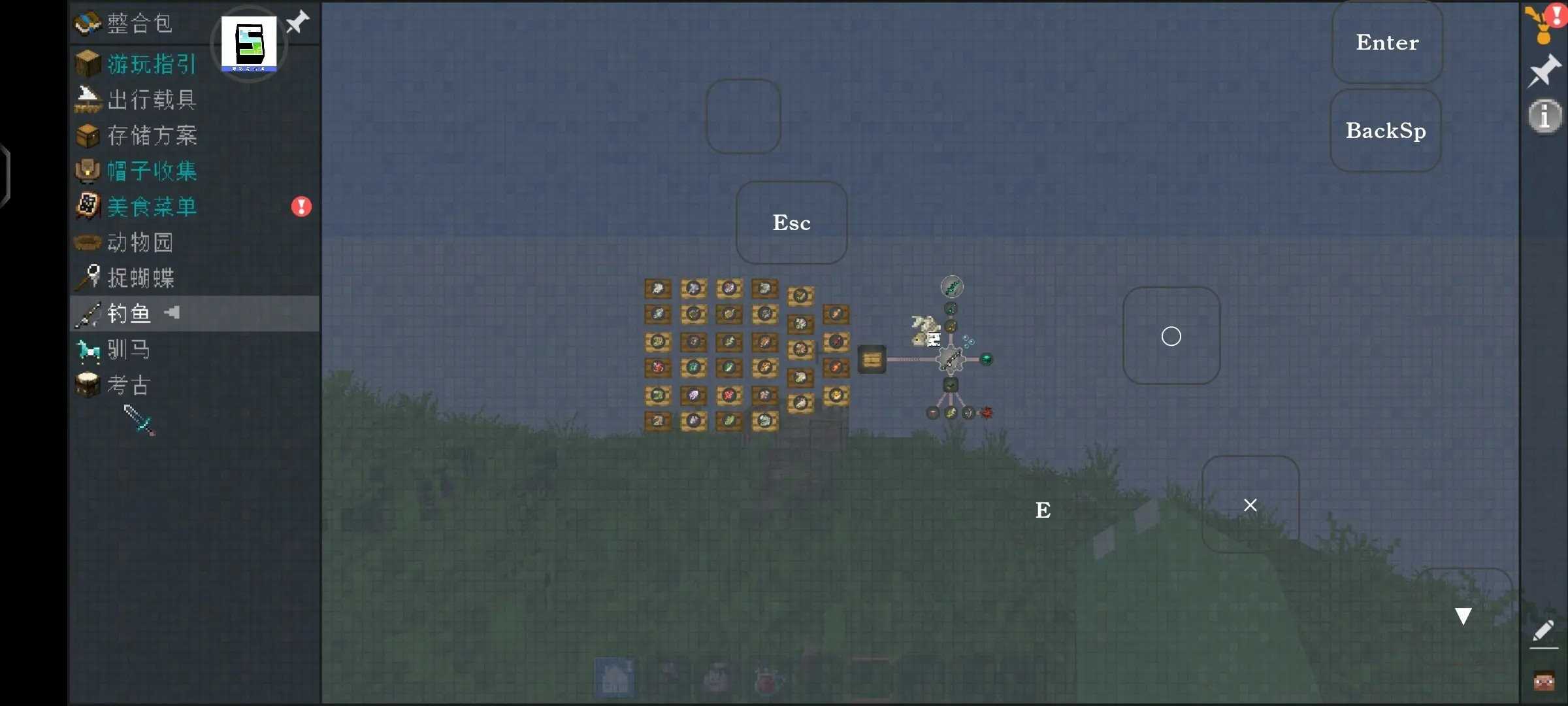The height and width of the screenshot is (706, 1568).
Task: Open the 游玩指引 chapter
Action: click(x=152, y=64)
